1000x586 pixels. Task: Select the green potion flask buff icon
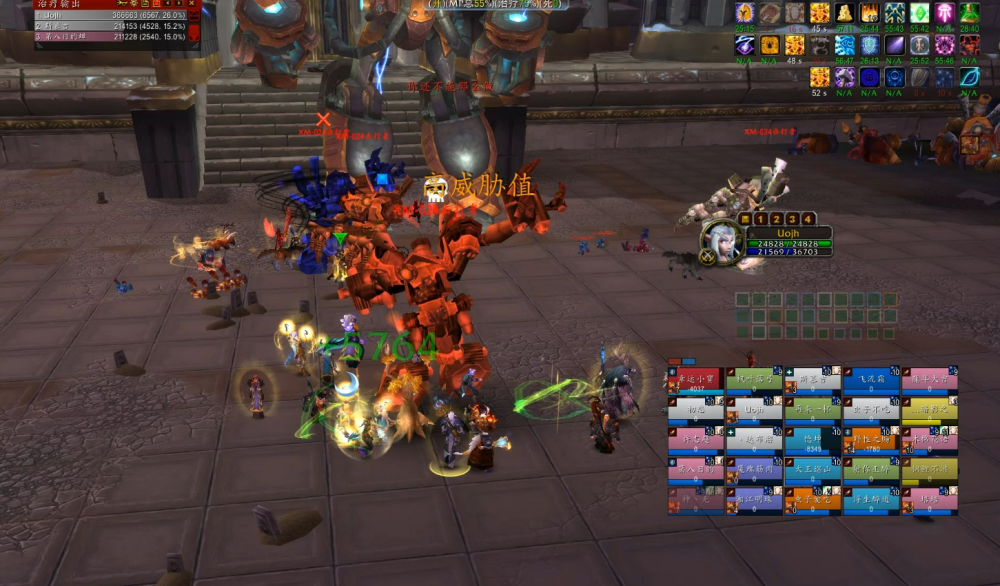[970, 13]
